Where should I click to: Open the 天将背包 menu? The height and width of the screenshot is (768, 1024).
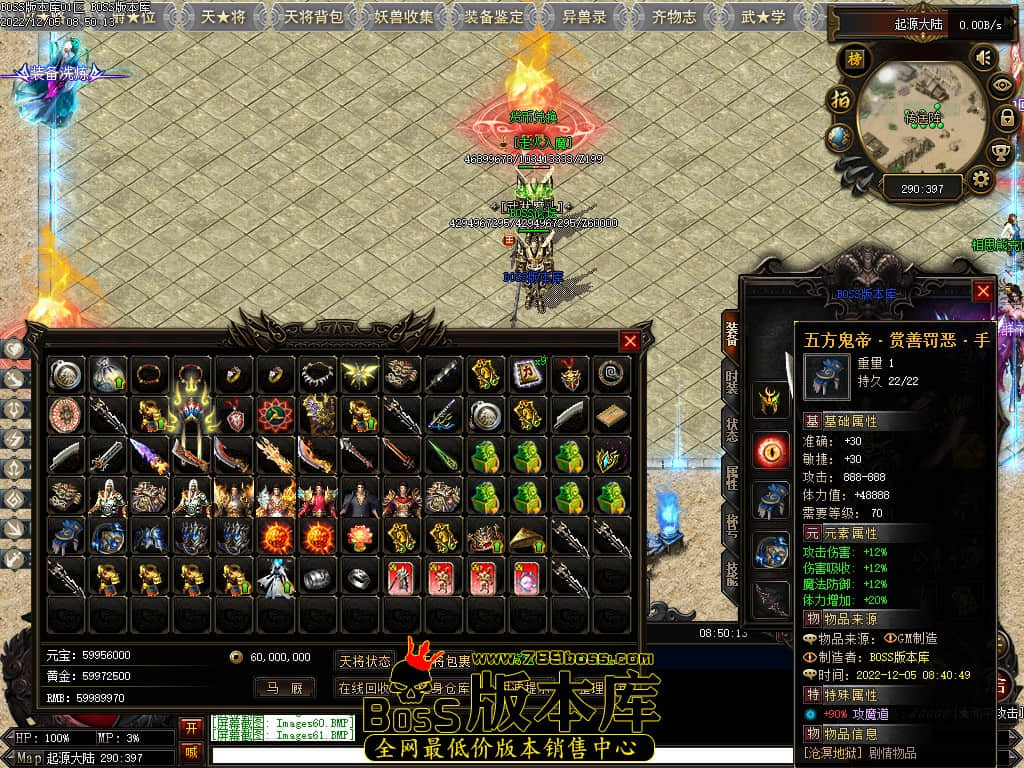coord(314,17)
